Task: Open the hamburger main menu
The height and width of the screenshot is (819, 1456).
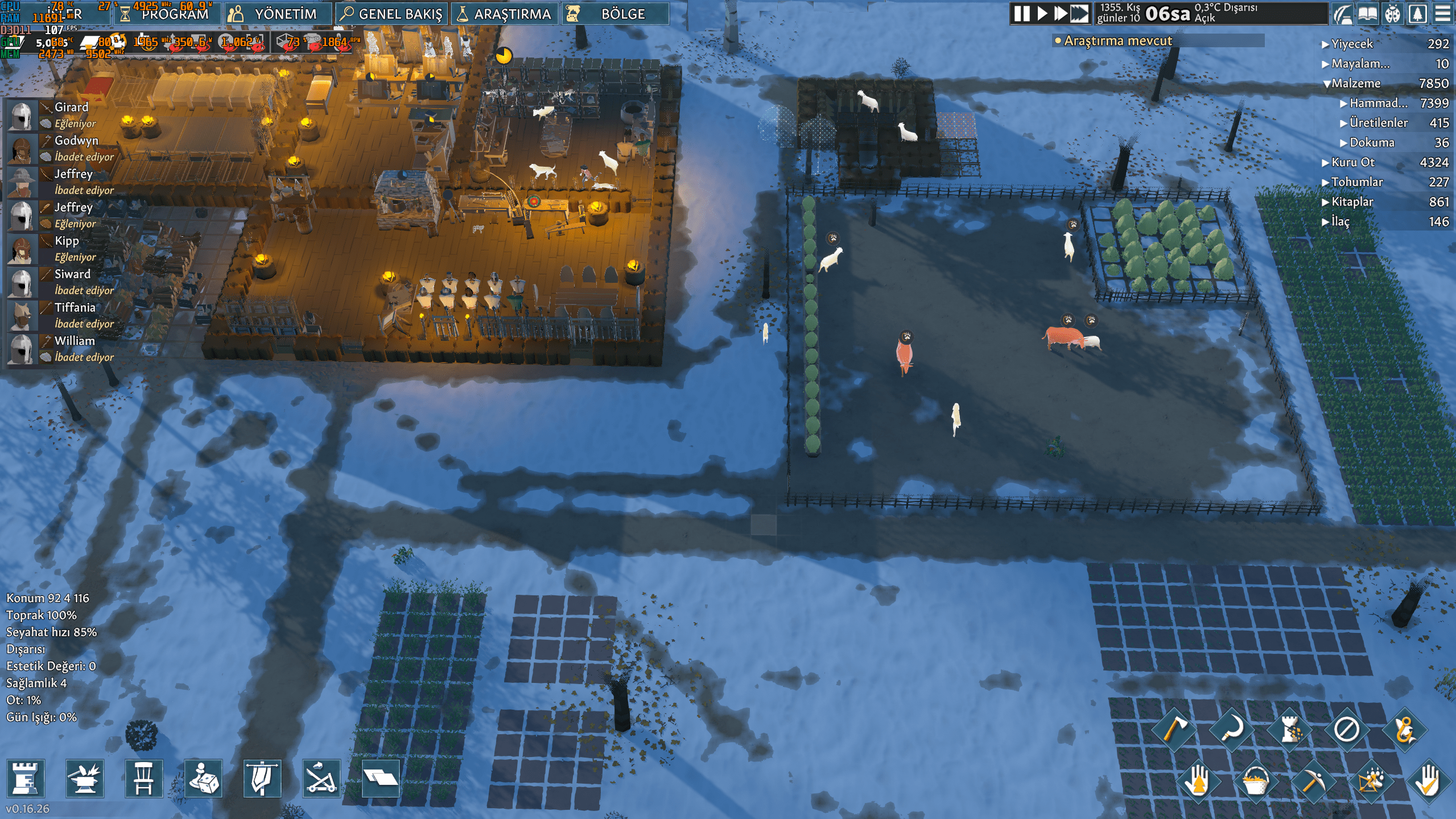Action: pos(1442,14)
